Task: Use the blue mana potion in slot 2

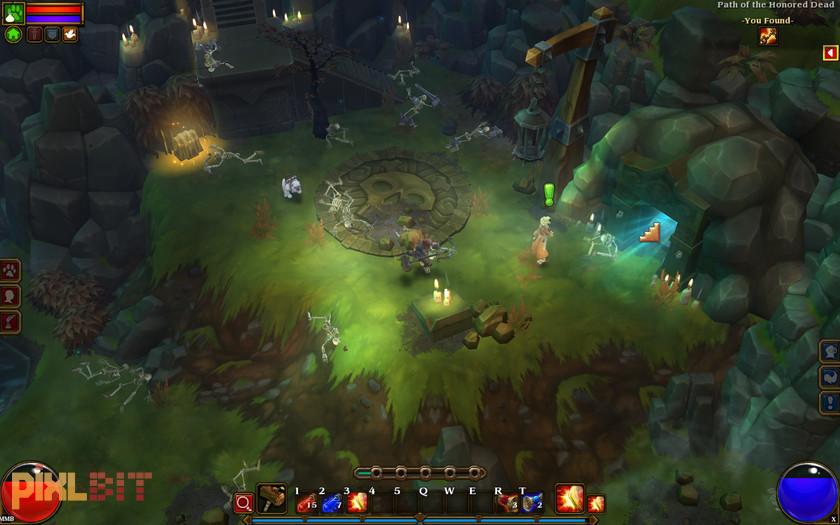Action: point(331,502)
